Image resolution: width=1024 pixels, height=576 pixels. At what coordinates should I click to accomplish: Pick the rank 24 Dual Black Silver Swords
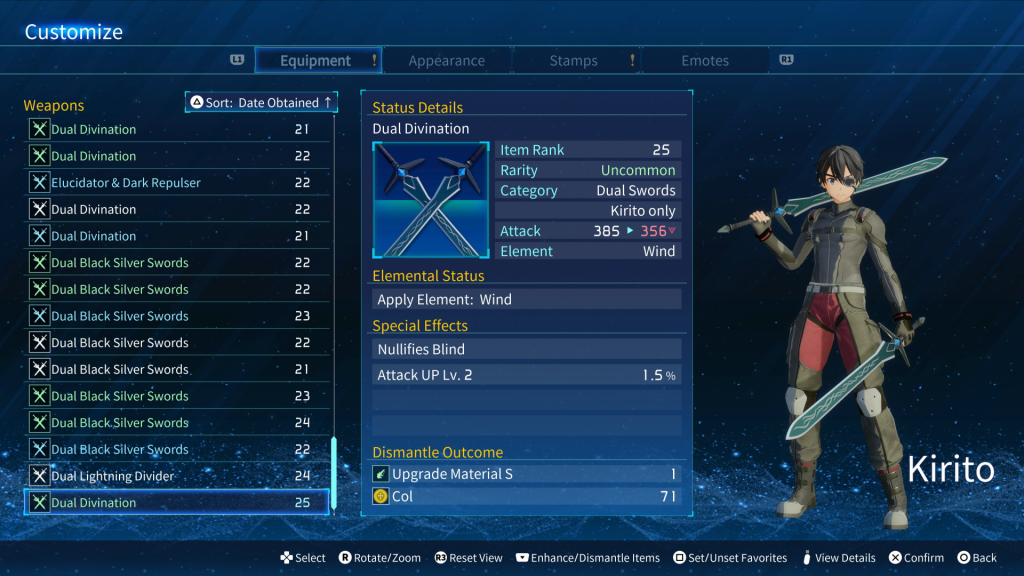click(x=176, y=423)
